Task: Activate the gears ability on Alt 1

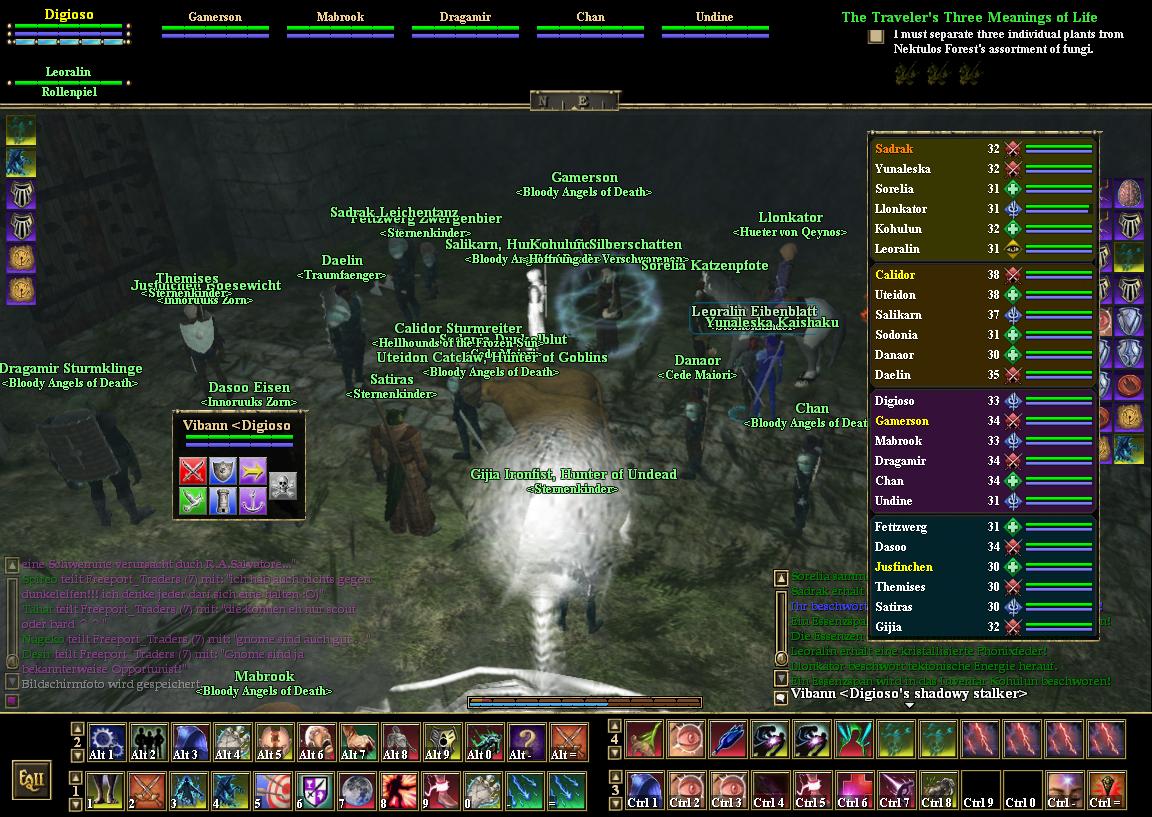Action: 107,743
